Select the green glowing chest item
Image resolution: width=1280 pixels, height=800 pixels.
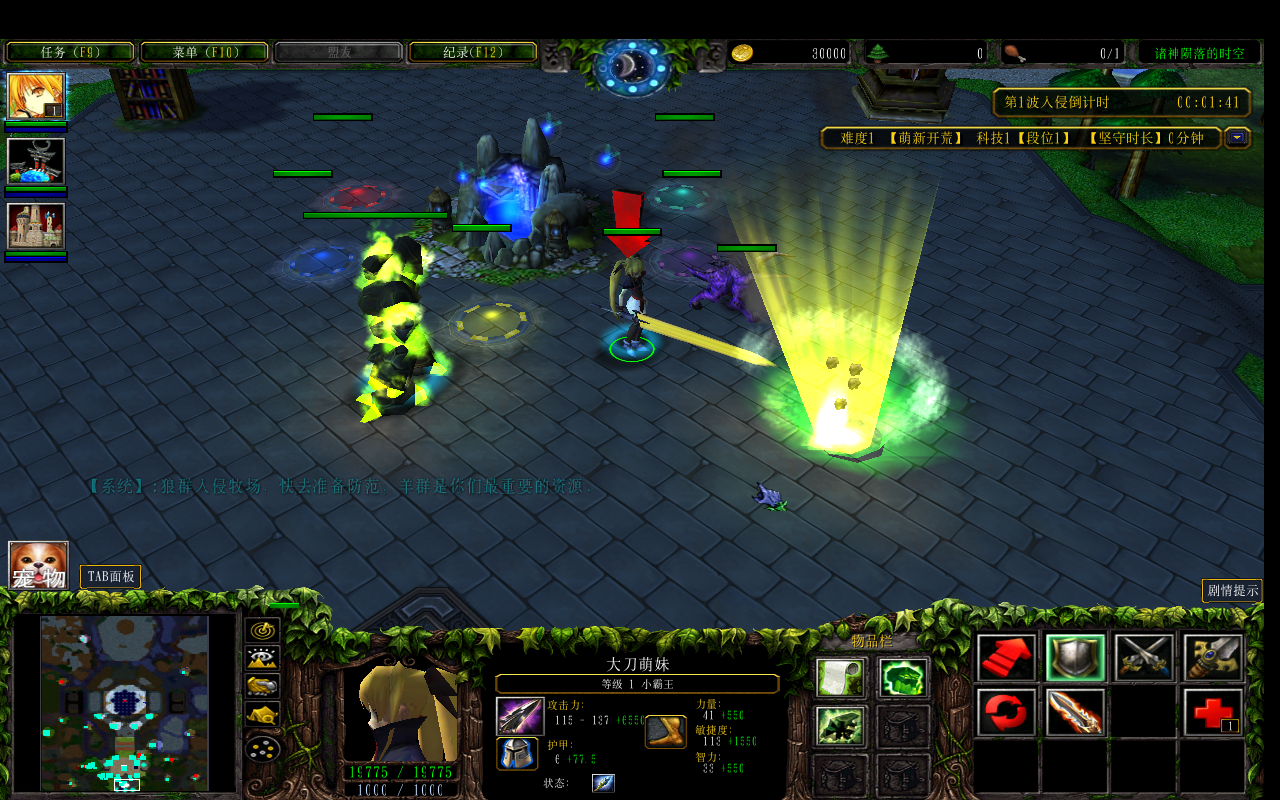pyautogui.click(x=904, y=677)
